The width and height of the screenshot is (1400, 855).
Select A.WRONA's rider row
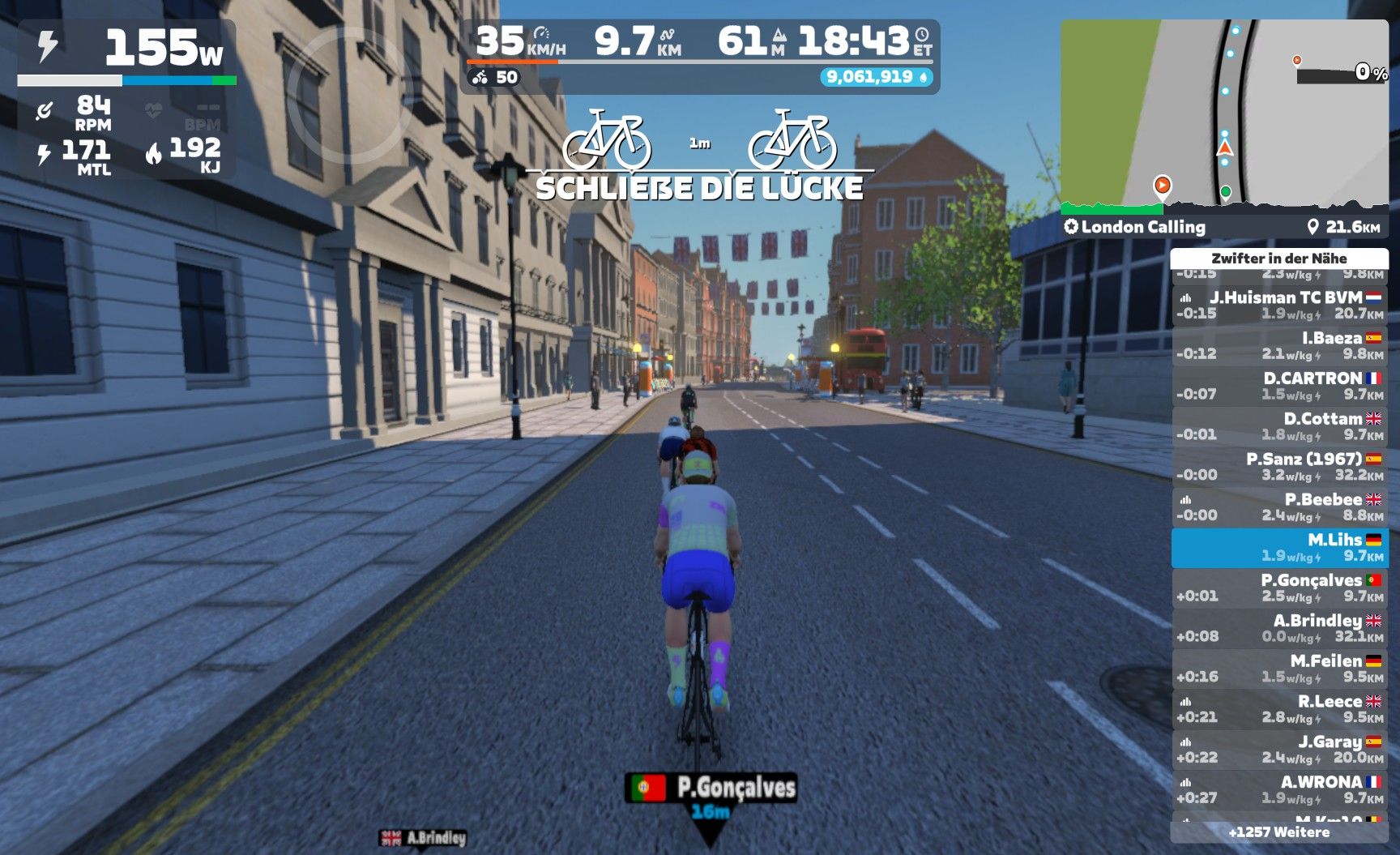1278,790
